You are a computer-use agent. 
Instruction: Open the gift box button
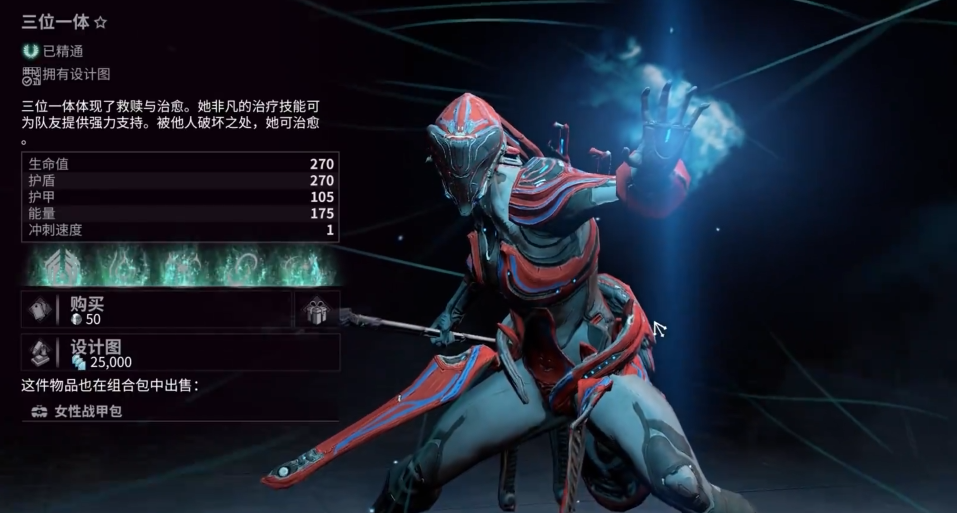[x=317, y=311]
